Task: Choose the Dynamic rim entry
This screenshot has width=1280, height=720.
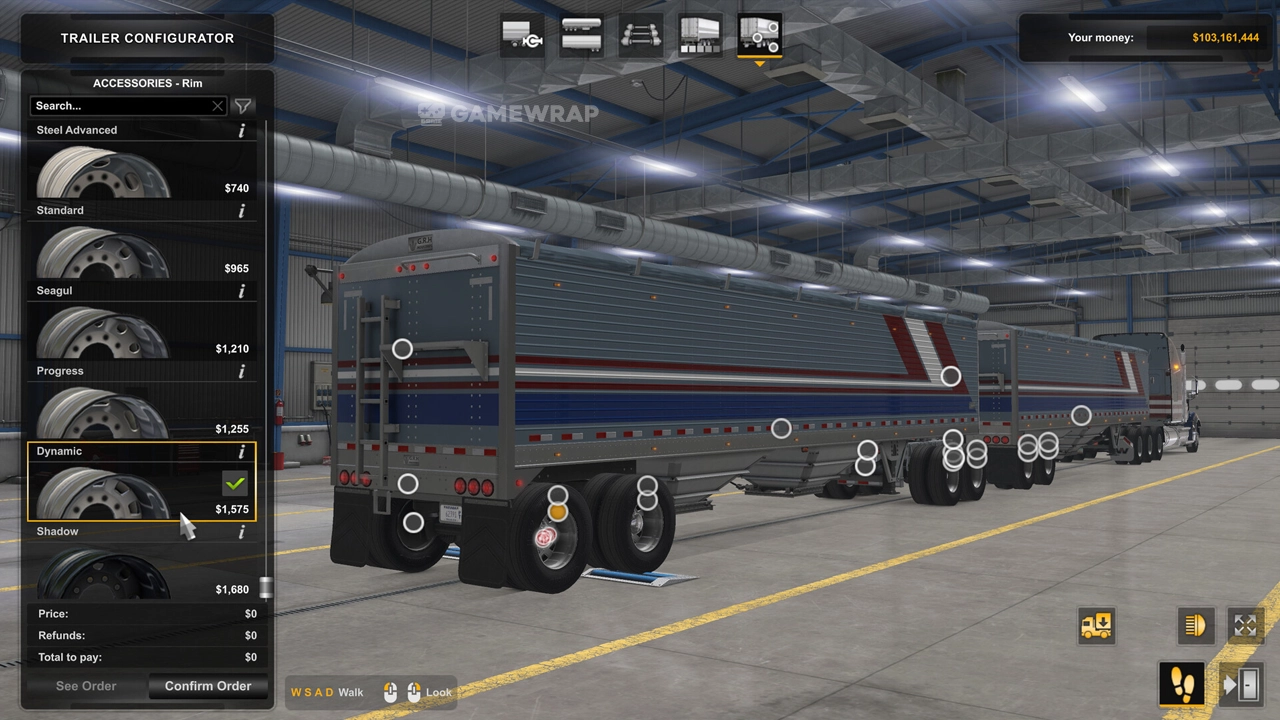Action: click(x=140, y=491)
